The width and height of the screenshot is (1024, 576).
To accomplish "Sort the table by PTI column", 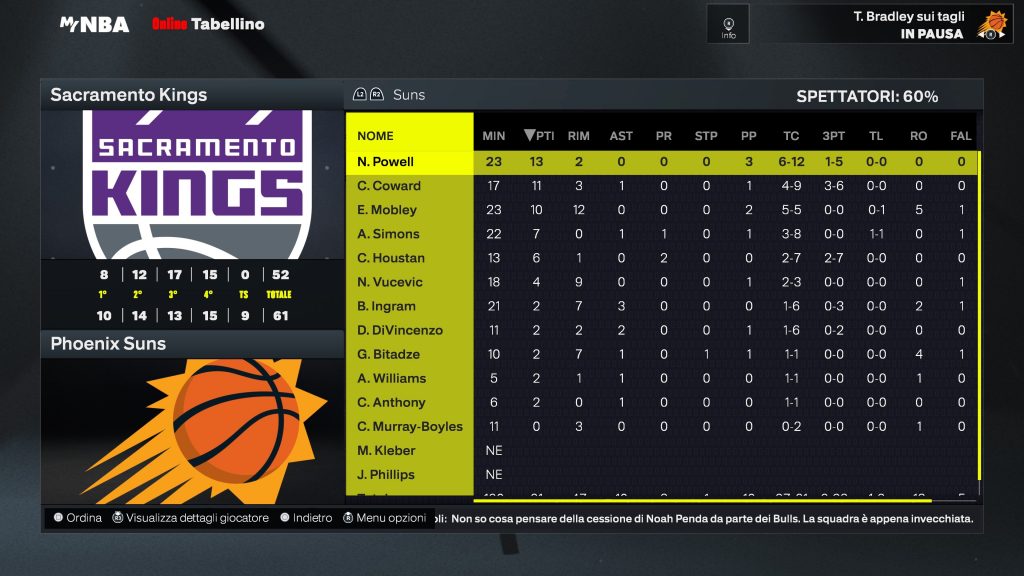I will click(539, 136).
